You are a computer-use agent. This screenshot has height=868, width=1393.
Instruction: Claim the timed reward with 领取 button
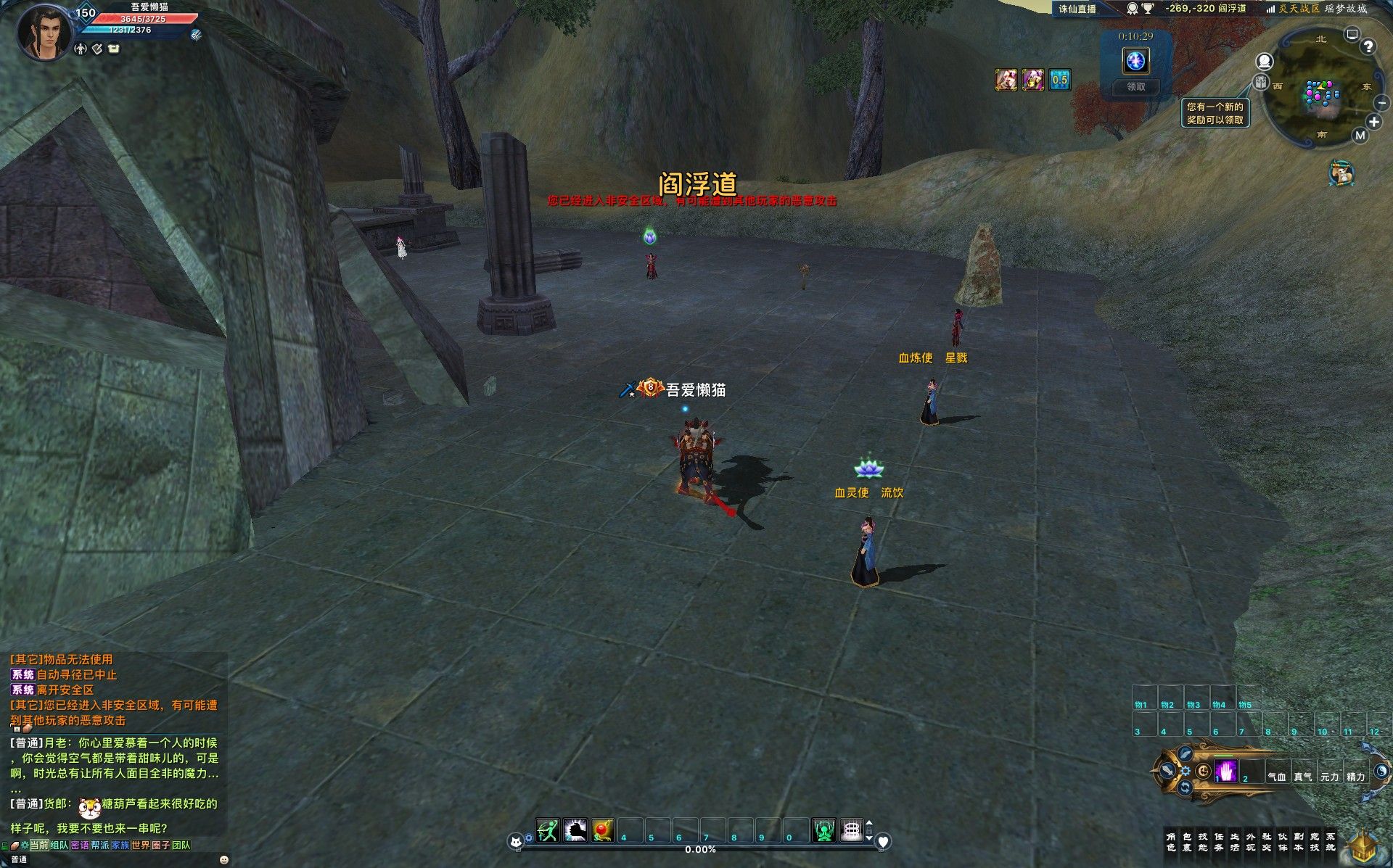(1135, 87)
